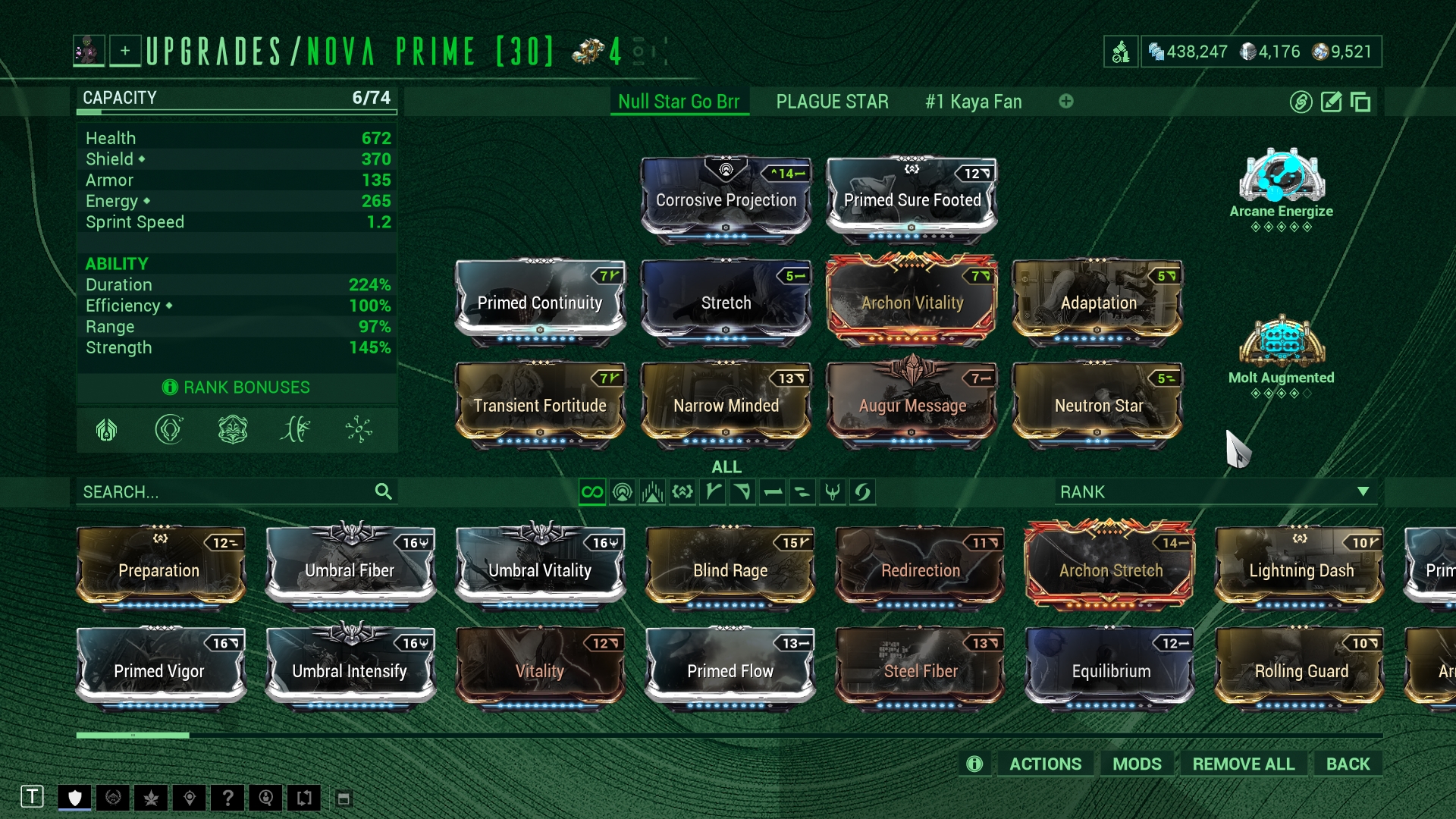This screenshot has height=819, width=1456.
Task: Go BACK to the previous screen
Action: [x=1348, y=764]
